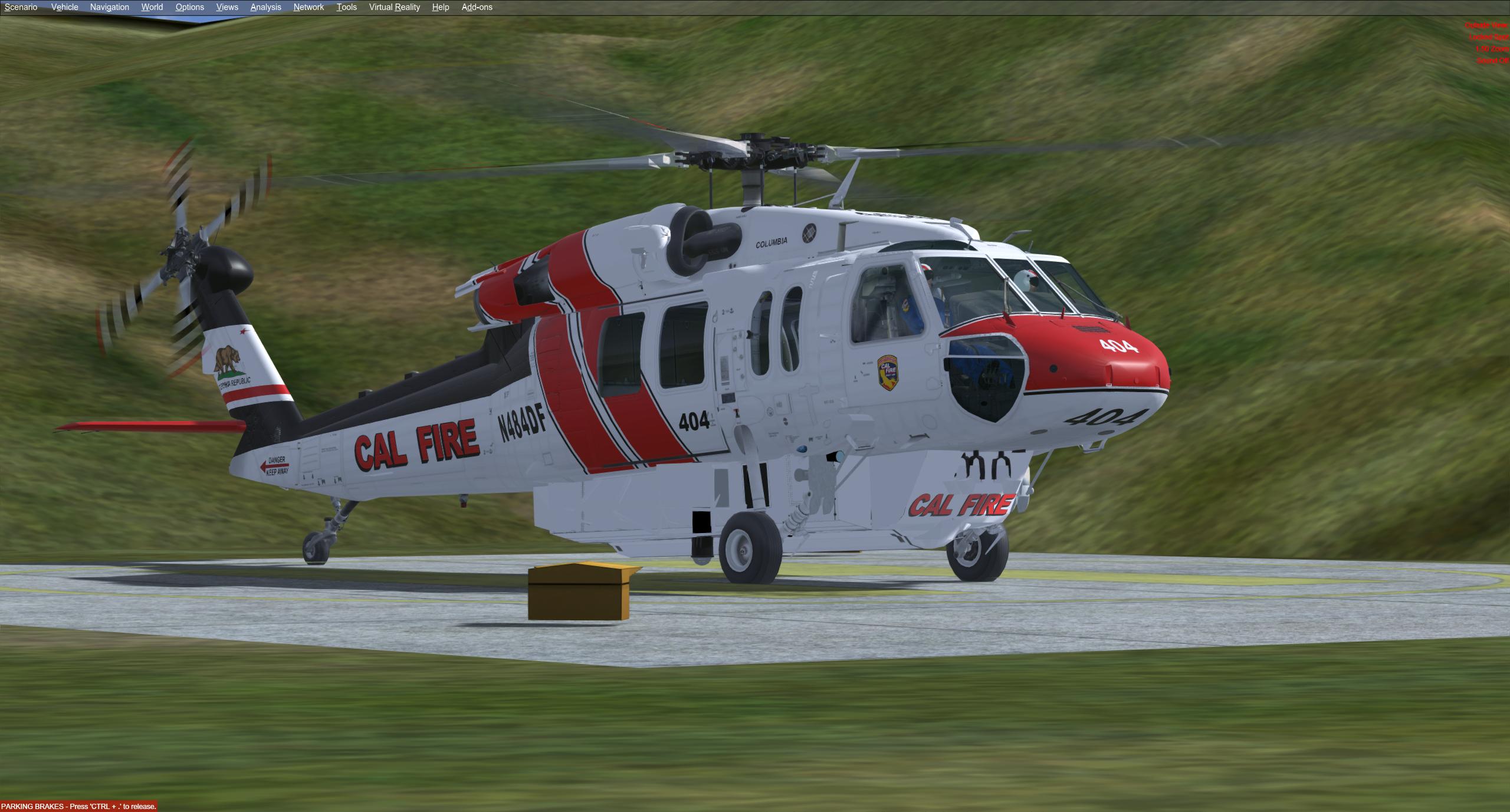This screenshot has height=812, width=1510.
Task: Choose the Tools menu
Action: 347,7
